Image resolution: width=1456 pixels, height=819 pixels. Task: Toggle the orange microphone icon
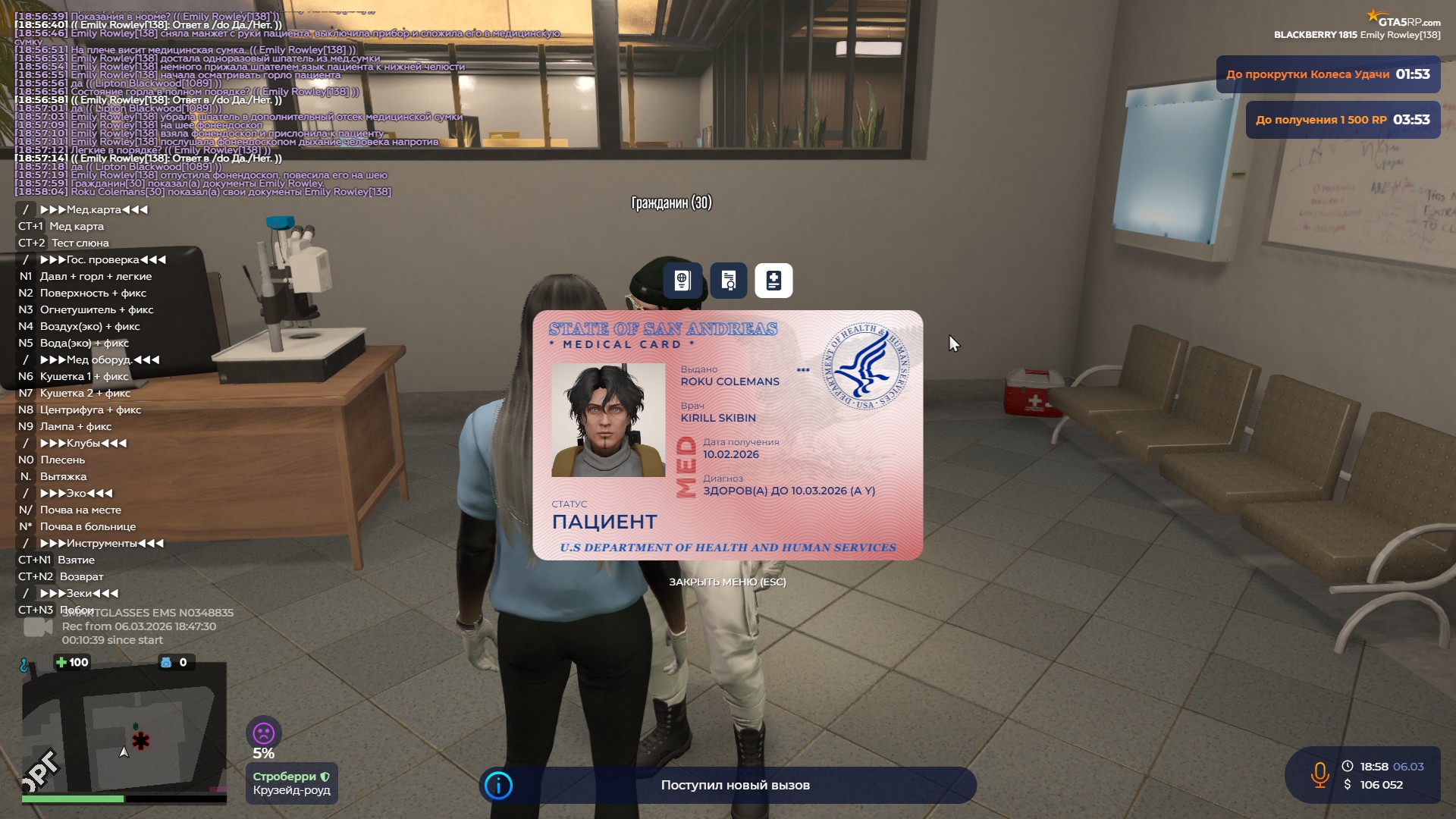1319,775
